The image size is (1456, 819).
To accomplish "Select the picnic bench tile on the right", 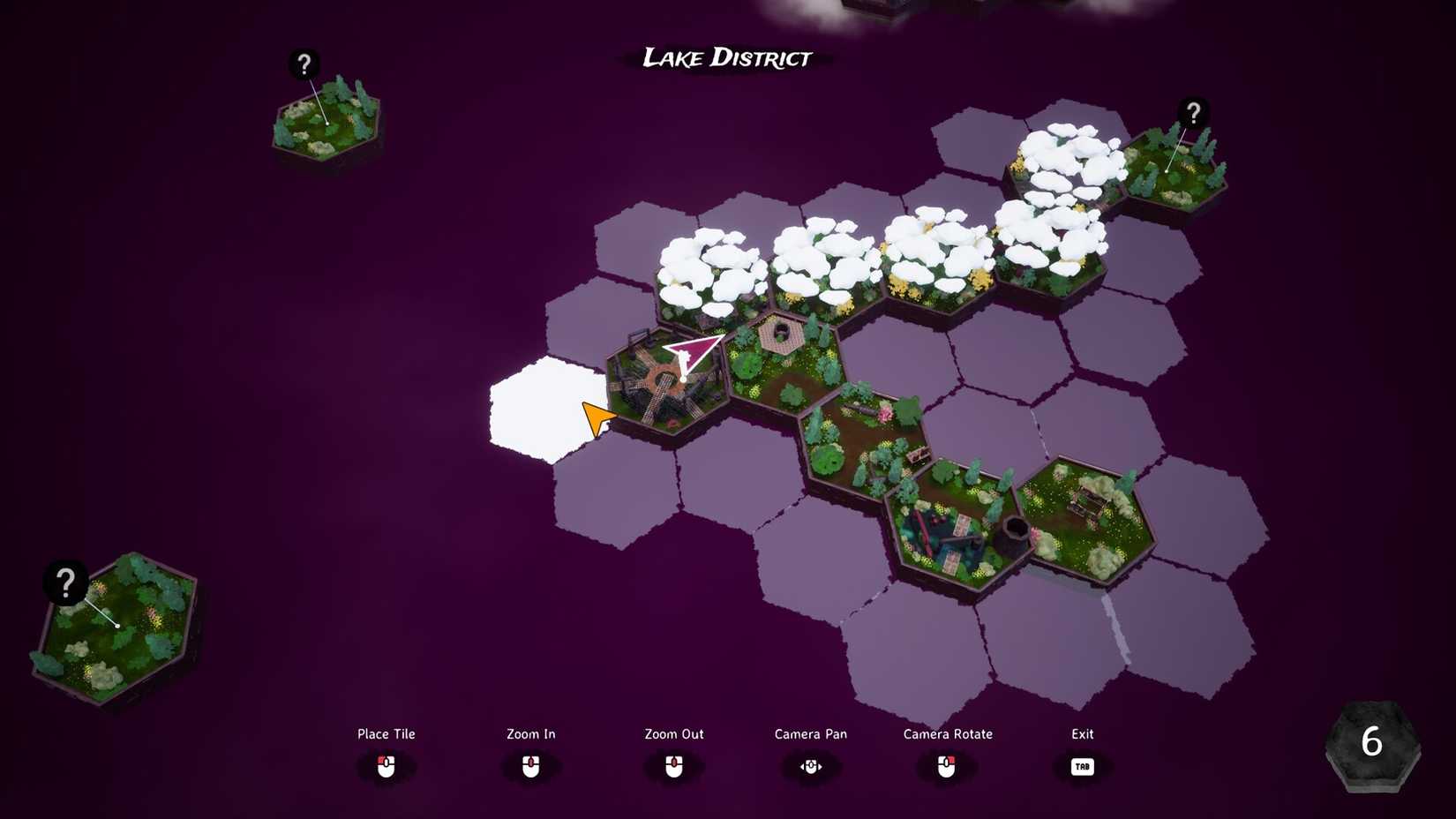I will (1085, 507).
